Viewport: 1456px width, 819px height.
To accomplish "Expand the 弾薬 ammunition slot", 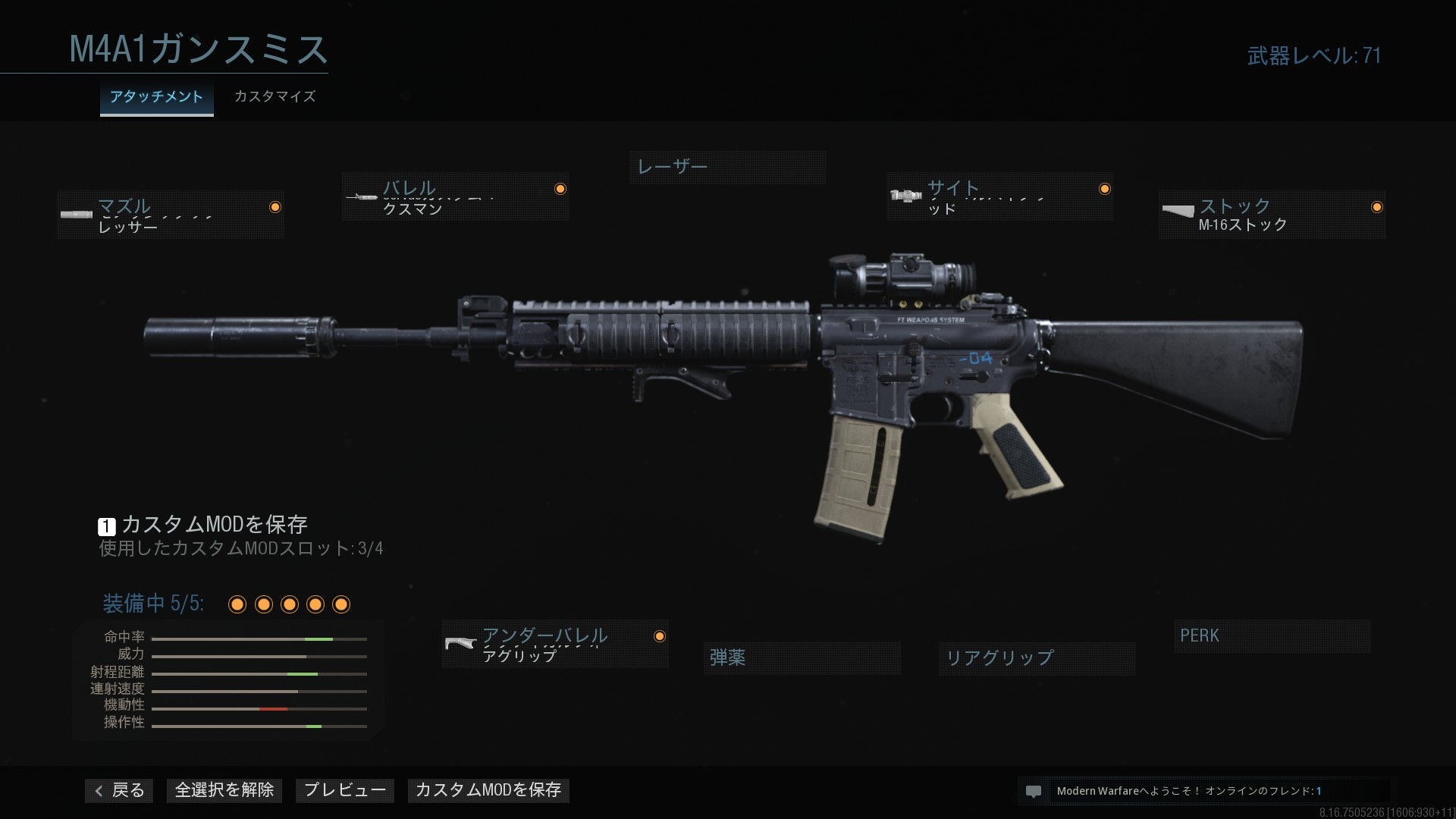I will click(802, 658).
